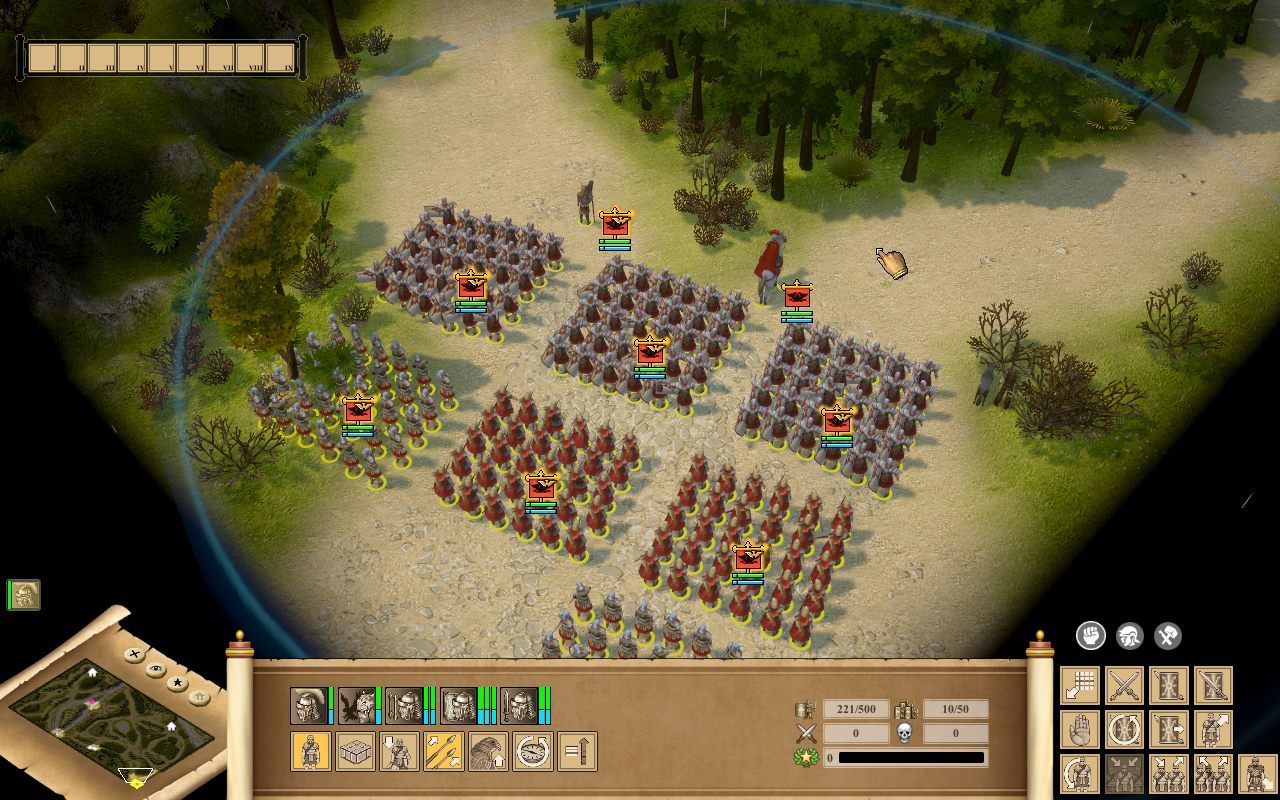Viewport: 1280px width, 800px height.
Task: Click the honor progress bar with laurel wreath
Action: coord(900,757)
